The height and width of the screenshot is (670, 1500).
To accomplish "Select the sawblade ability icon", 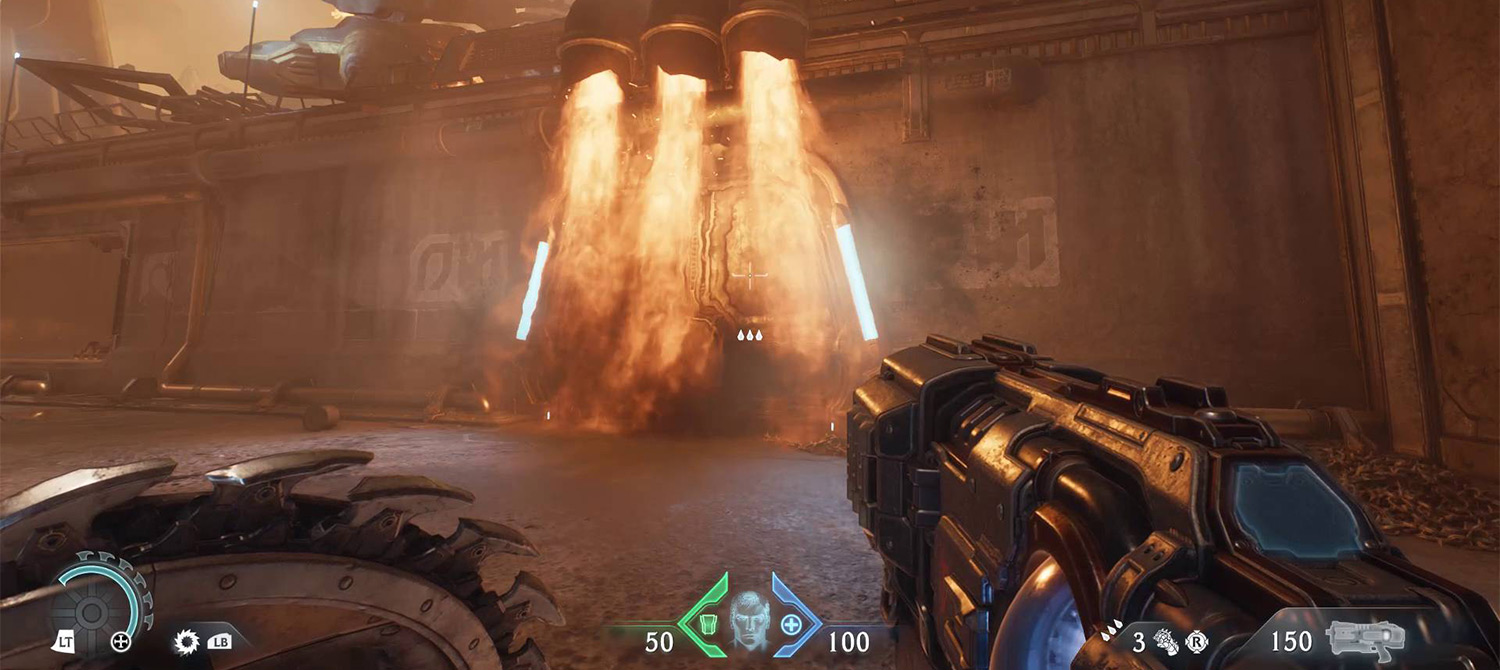I will tap(186, 640).
